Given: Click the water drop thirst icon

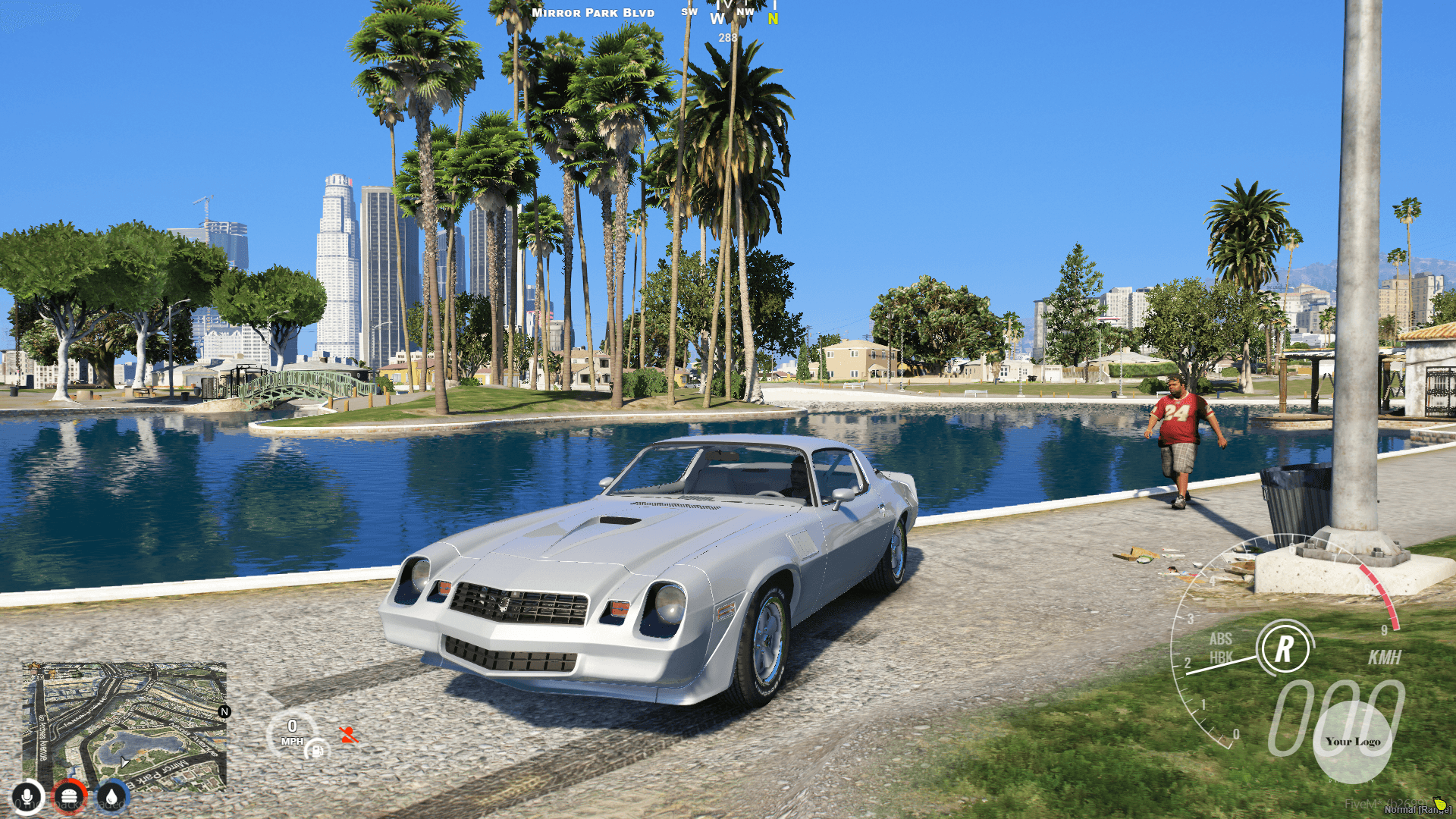Looking at the screenshot, I should (111, 797).
